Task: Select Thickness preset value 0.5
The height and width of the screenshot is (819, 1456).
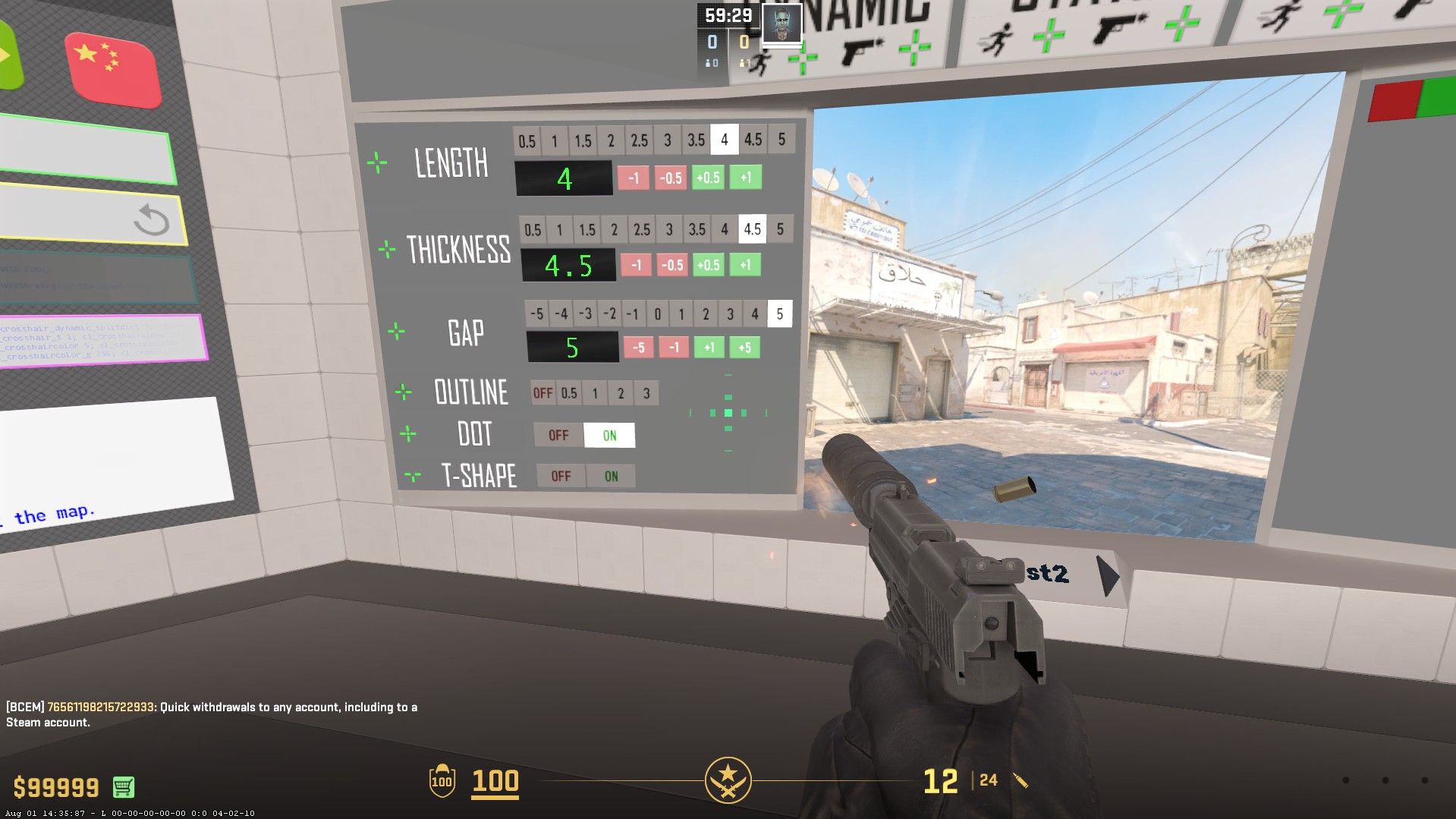Action: (x=533, y=230)
